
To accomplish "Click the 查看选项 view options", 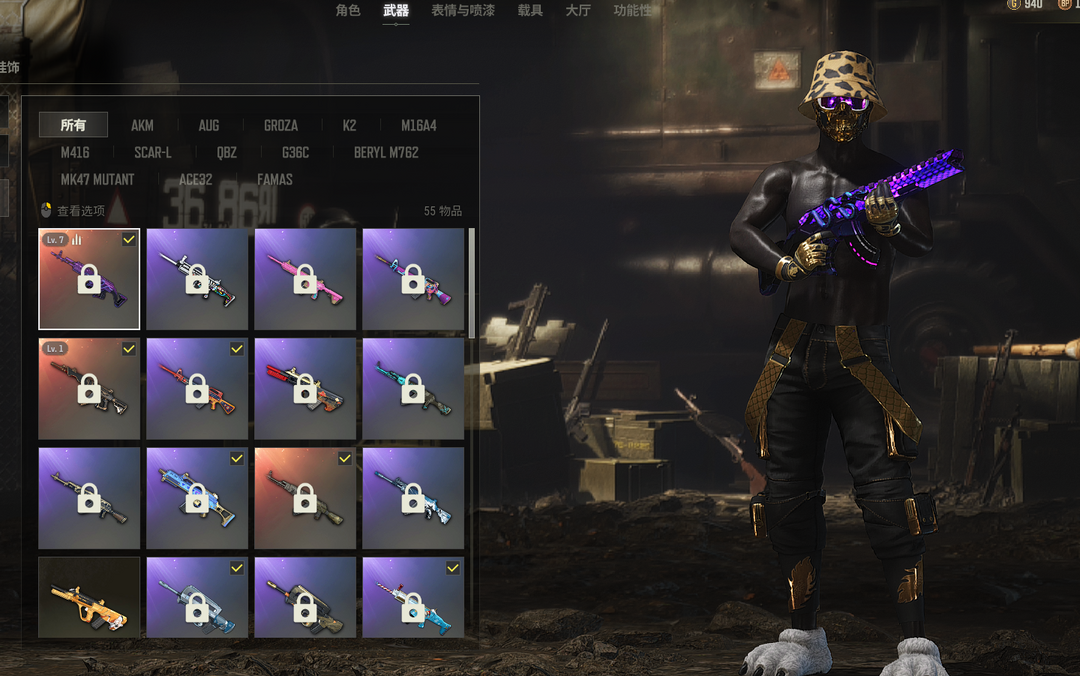I will 73,211.
